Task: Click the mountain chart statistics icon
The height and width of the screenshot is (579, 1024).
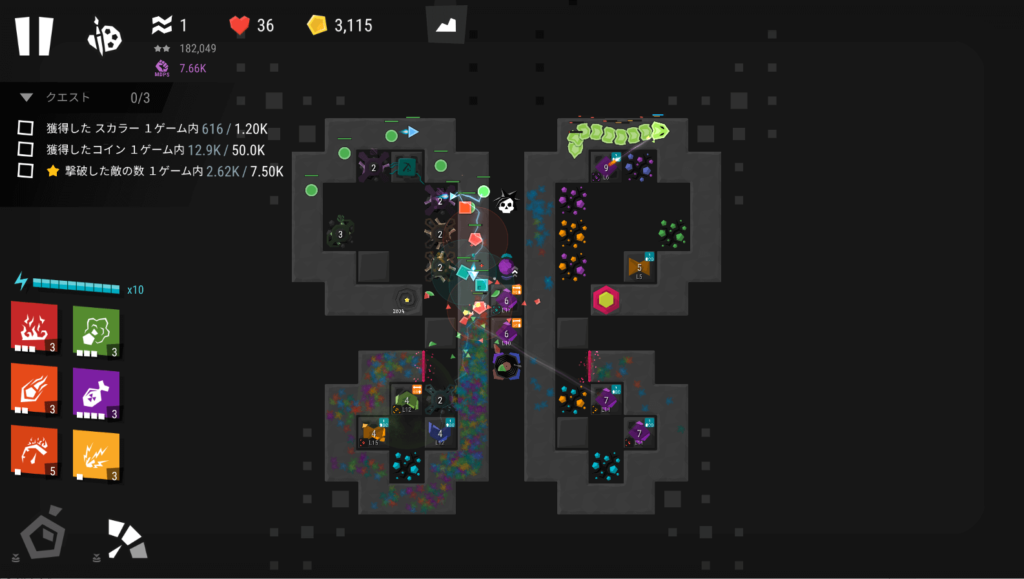Action: coord(446,25)
